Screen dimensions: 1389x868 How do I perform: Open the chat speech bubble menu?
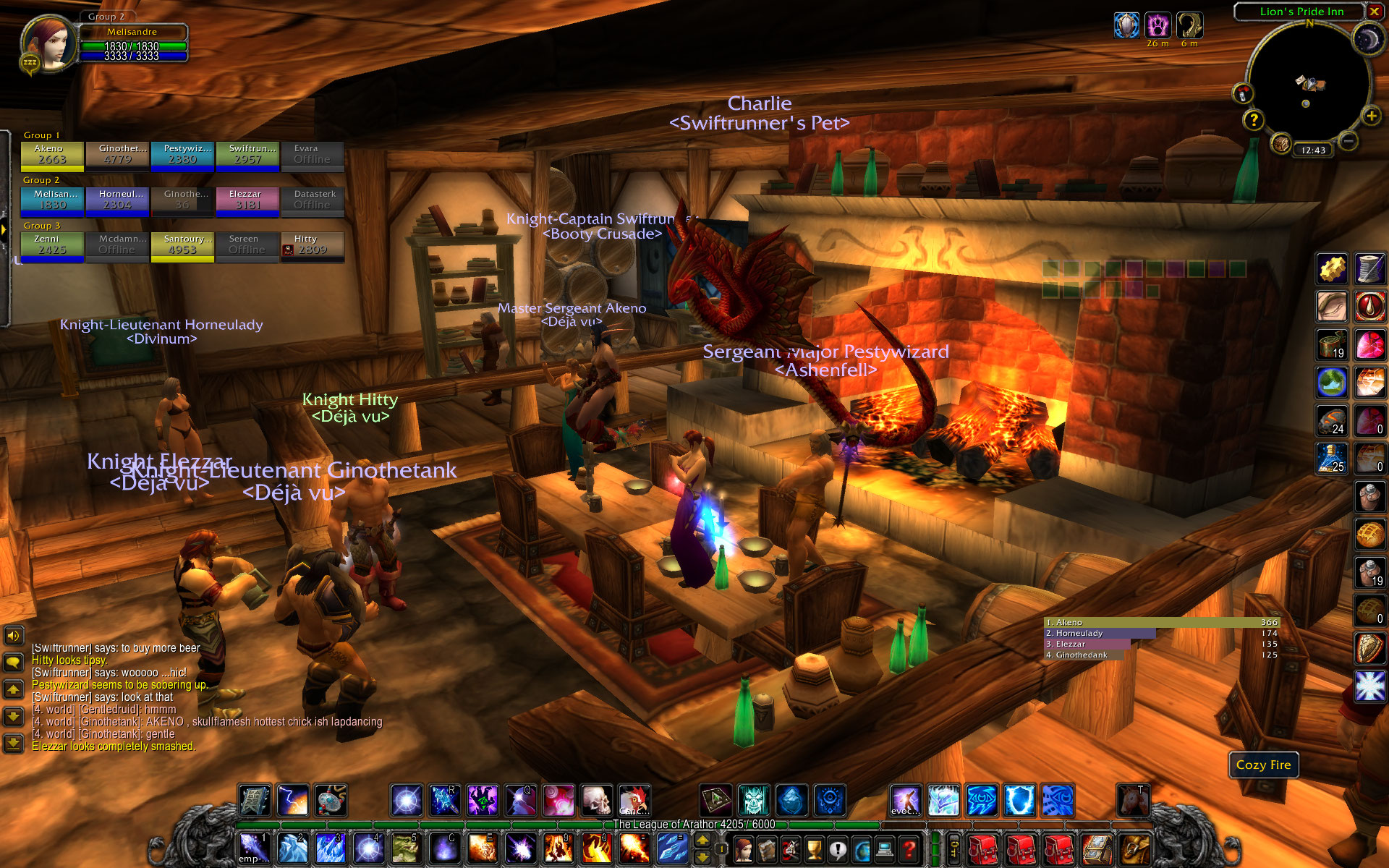pos(13,662)
